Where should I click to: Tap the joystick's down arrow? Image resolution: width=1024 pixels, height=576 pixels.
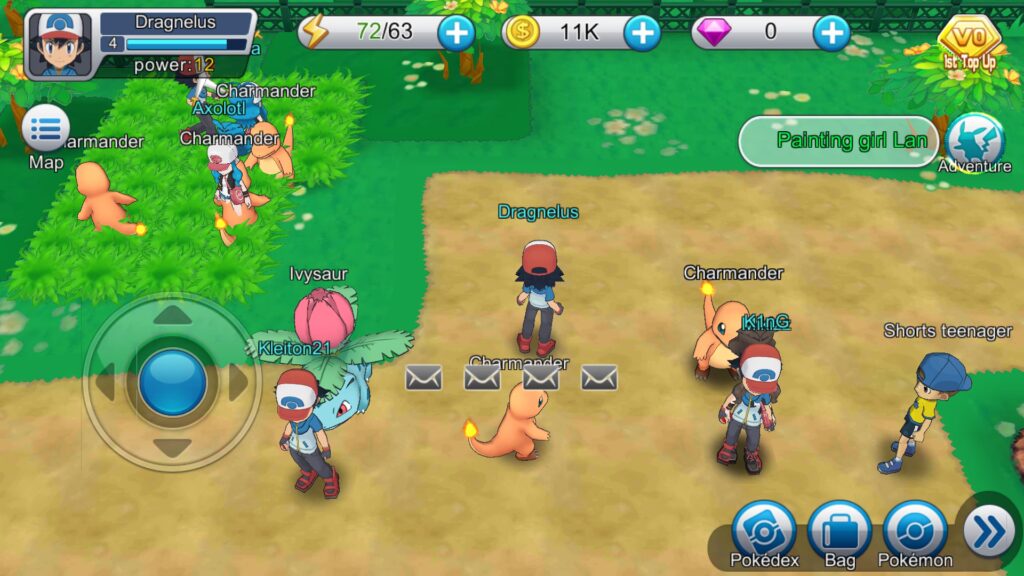173,448
